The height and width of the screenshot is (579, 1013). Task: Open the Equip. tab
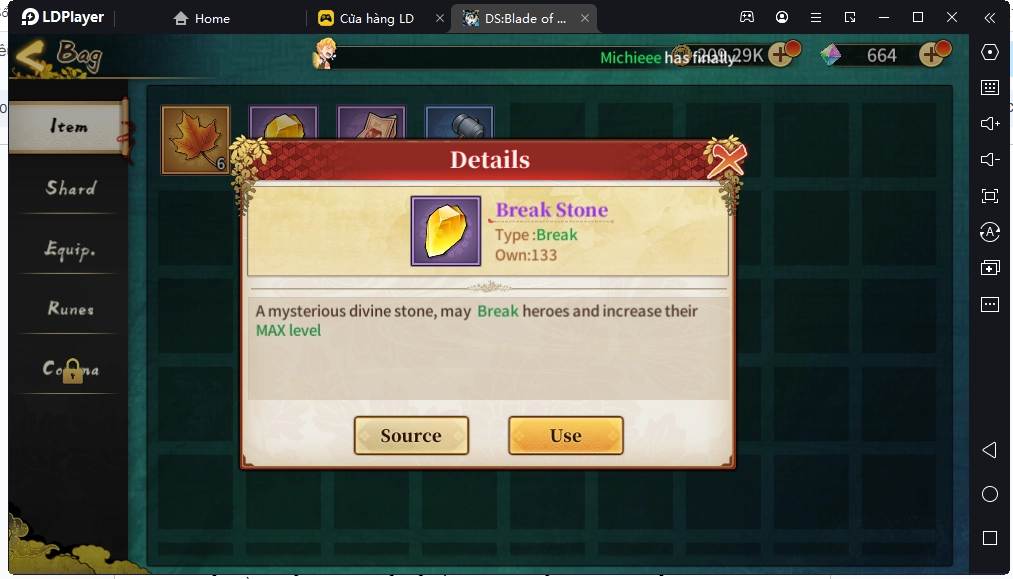tap(70, 249)
